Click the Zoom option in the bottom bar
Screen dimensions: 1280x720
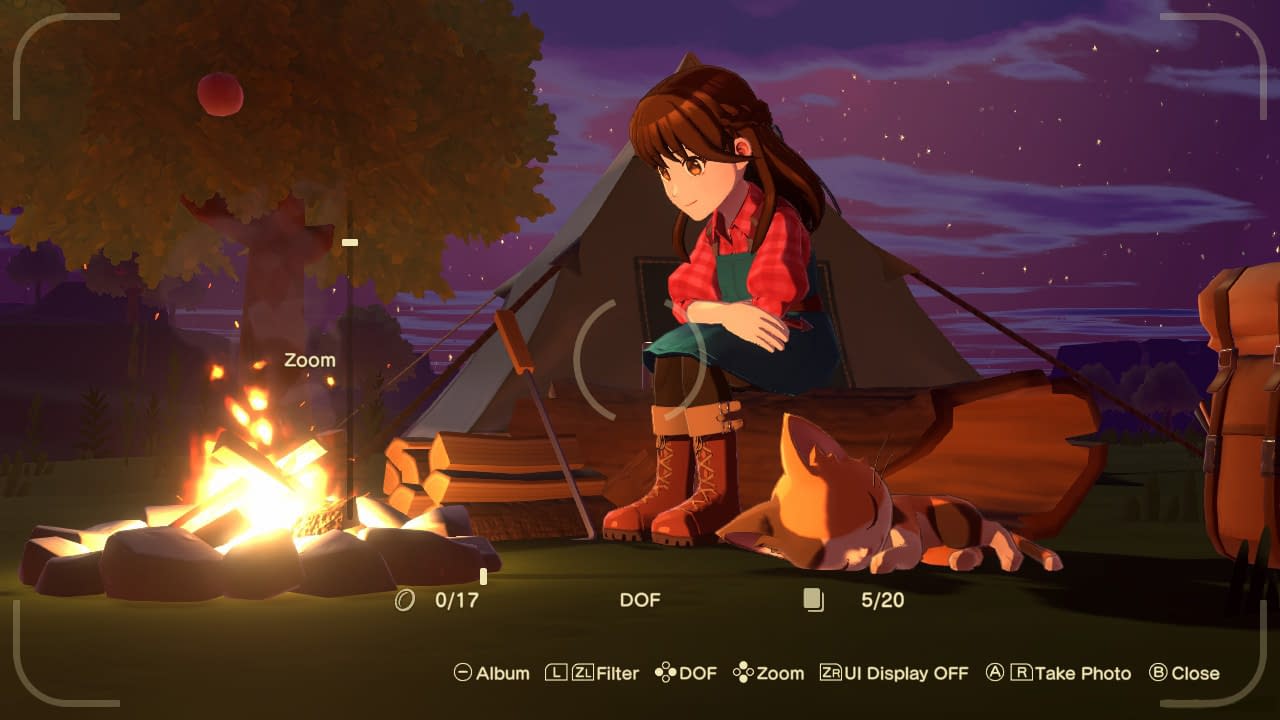[x=768, y=673]
